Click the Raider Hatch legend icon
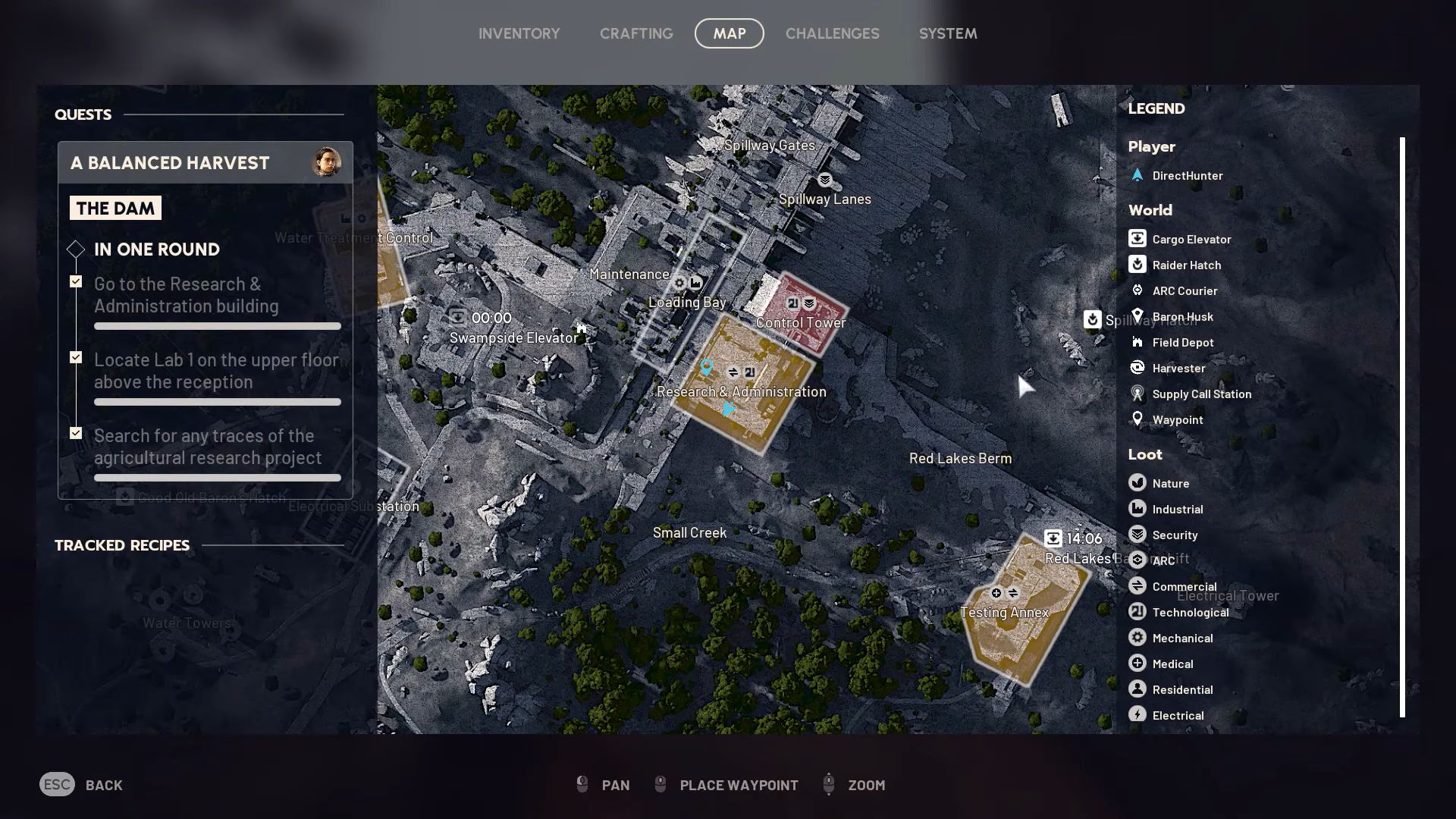The height and width of the screenshot is (819, 1456). [1137, 265]
